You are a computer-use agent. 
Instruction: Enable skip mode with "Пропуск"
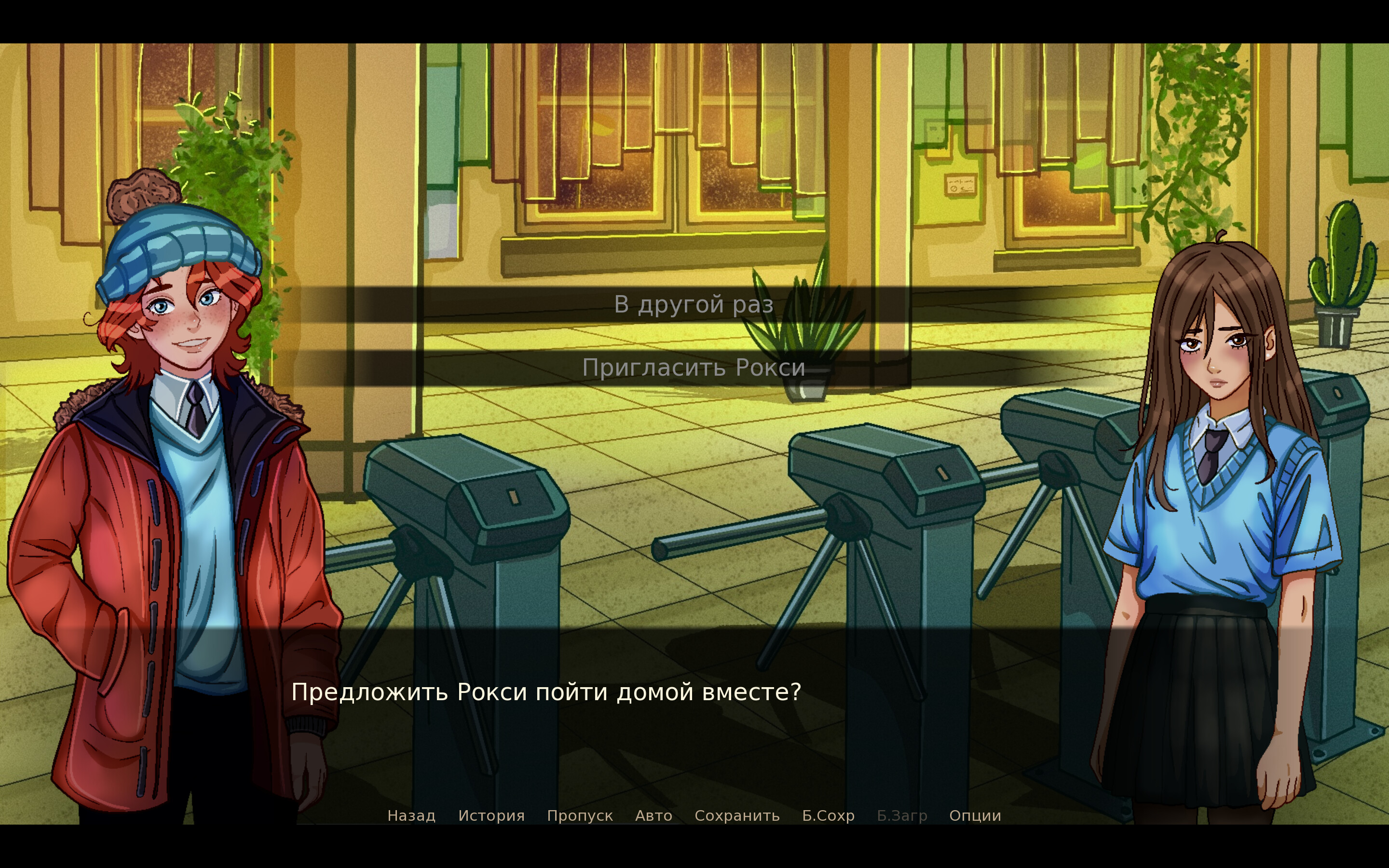pyautogui.click(x=580, y=815)
